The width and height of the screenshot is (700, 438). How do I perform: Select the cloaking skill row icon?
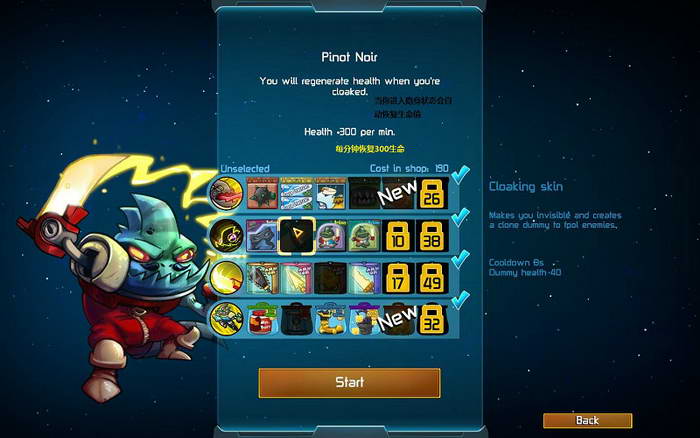click(227, 235)
